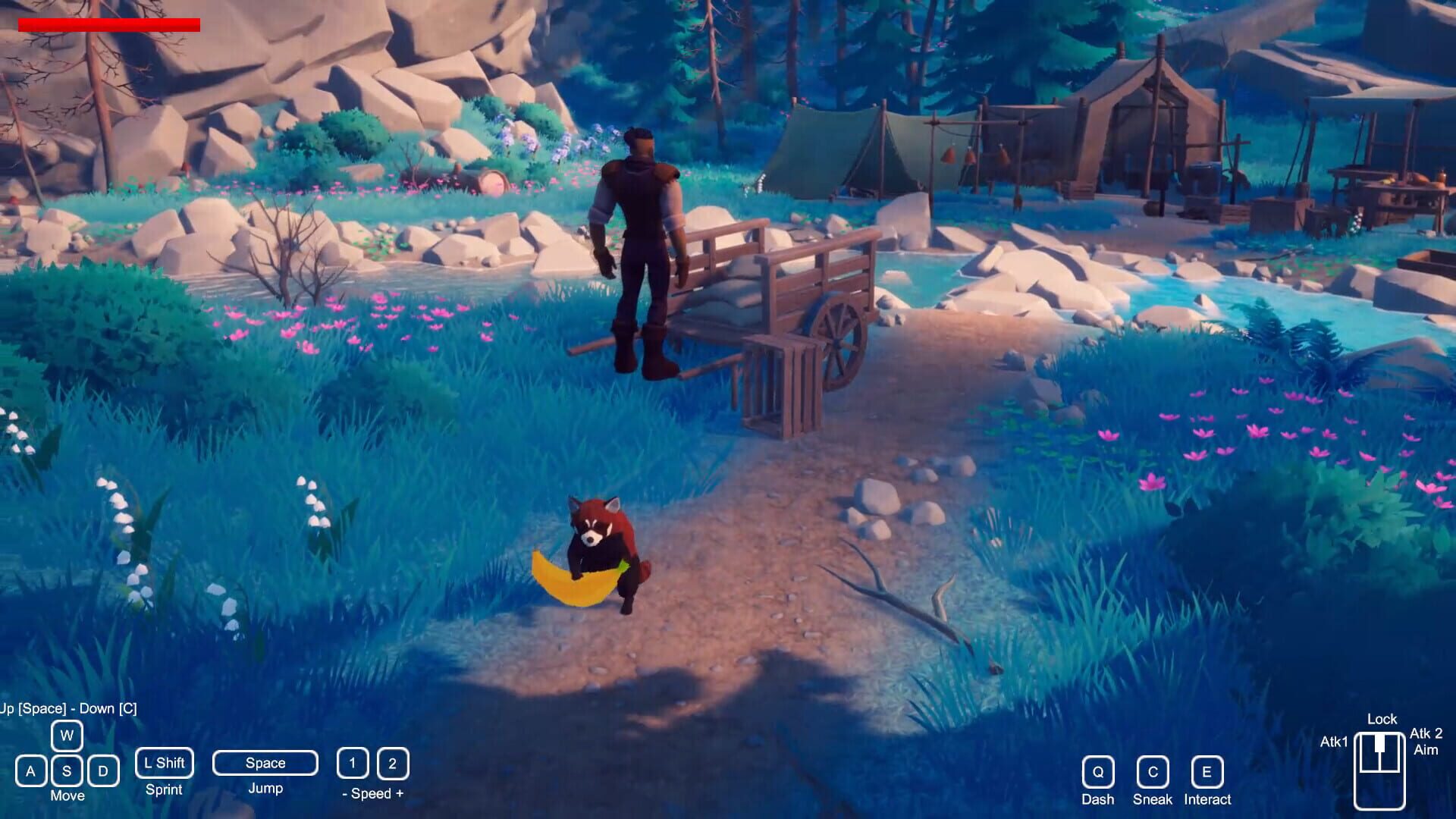Image resolution: width=1456 pixels, height=819 pixels.
Task: Enable camera Lock on the mouse control
Action: click(1382, 719)
